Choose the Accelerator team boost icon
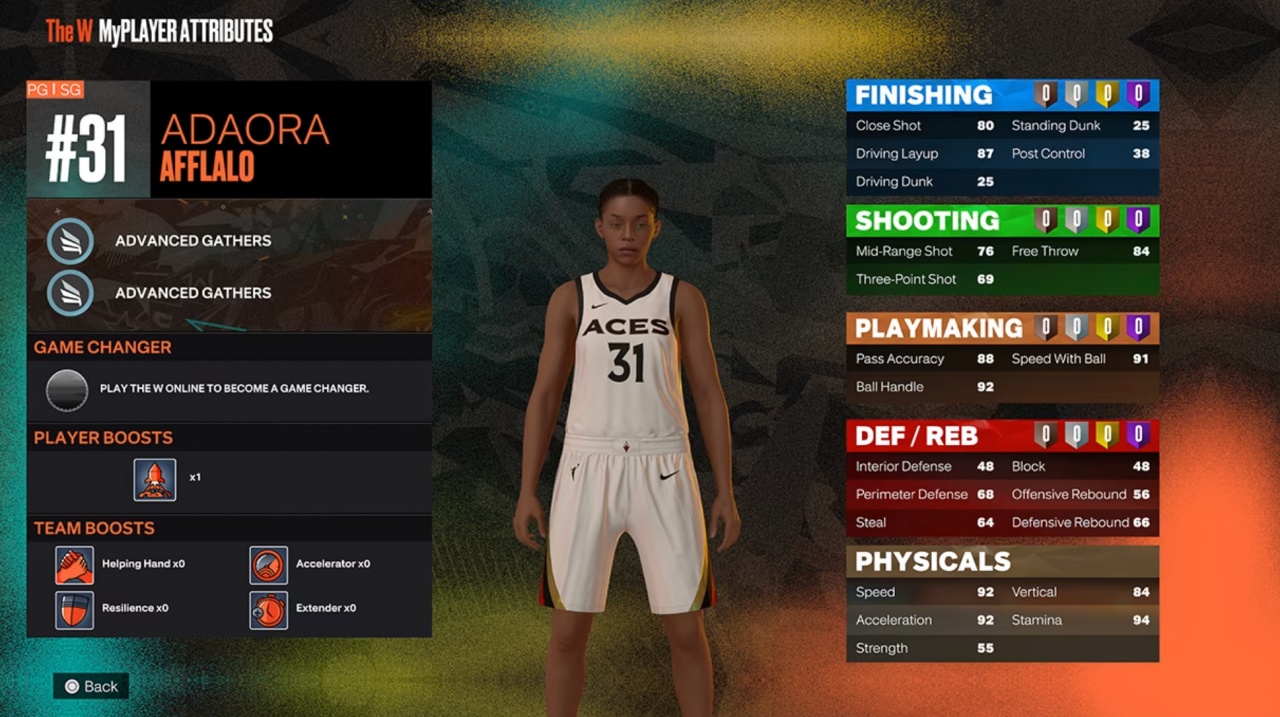This screenshot has width=1280, height=717. click(269, 565)
